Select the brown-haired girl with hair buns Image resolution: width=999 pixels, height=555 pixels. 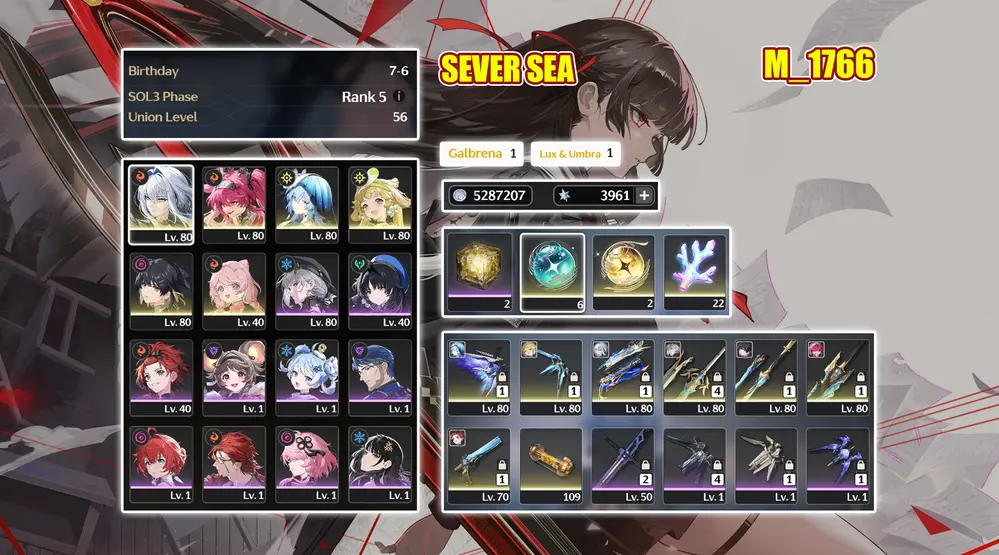click(x=234, y=376)
